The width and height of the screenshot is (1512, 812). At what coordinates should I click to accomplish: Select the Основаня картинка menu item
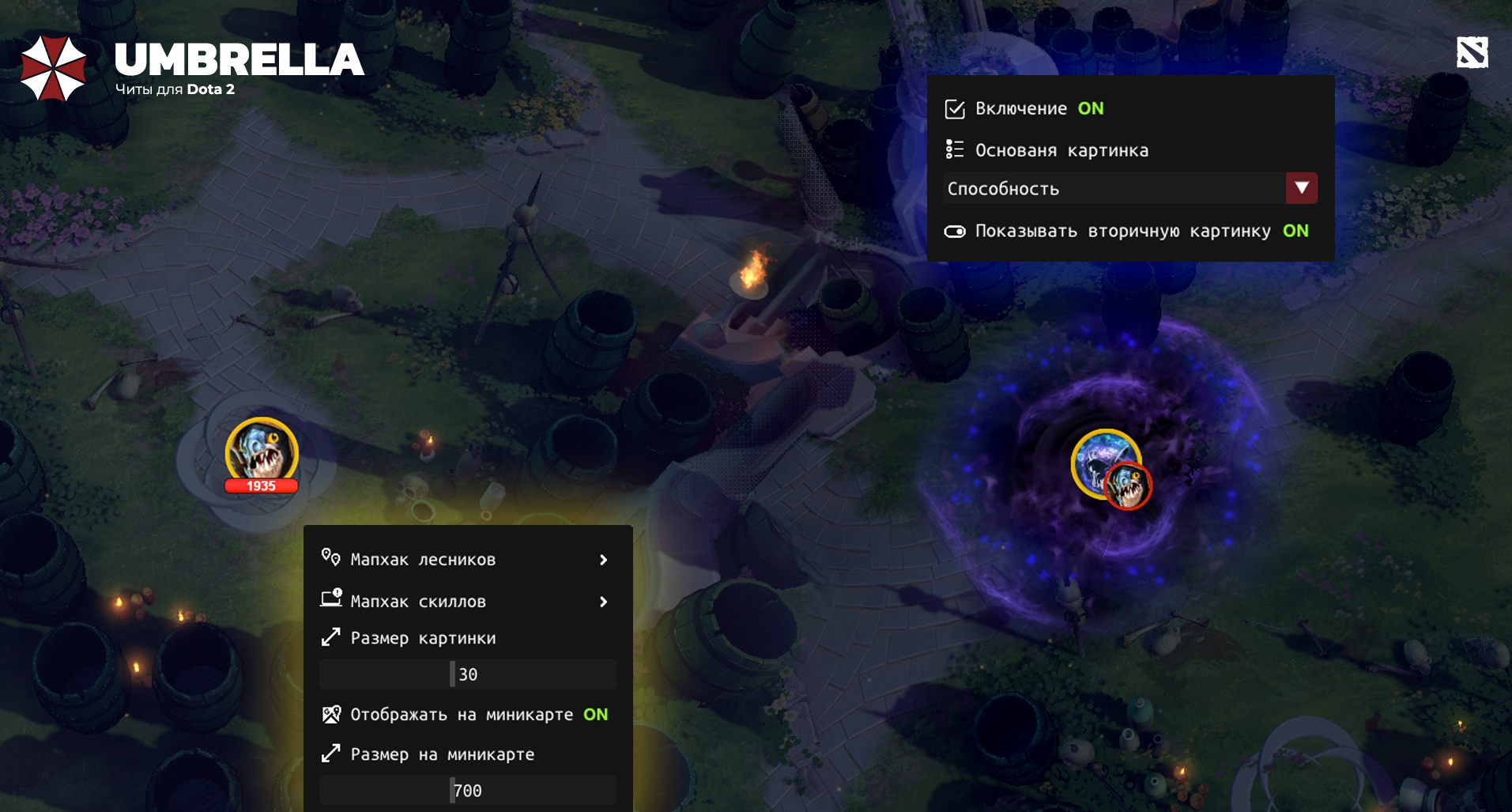1062,149
